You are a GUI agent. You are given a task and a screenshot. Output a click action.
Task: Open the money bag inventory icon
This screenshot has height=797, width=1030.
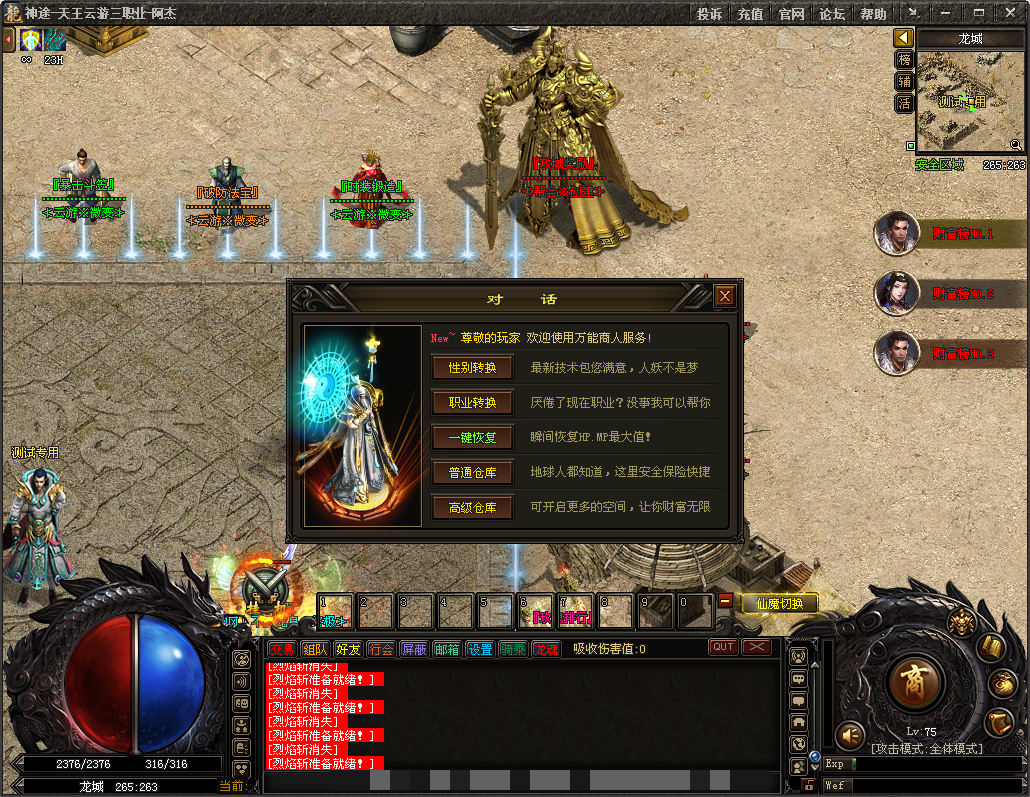pos(1003,684)
